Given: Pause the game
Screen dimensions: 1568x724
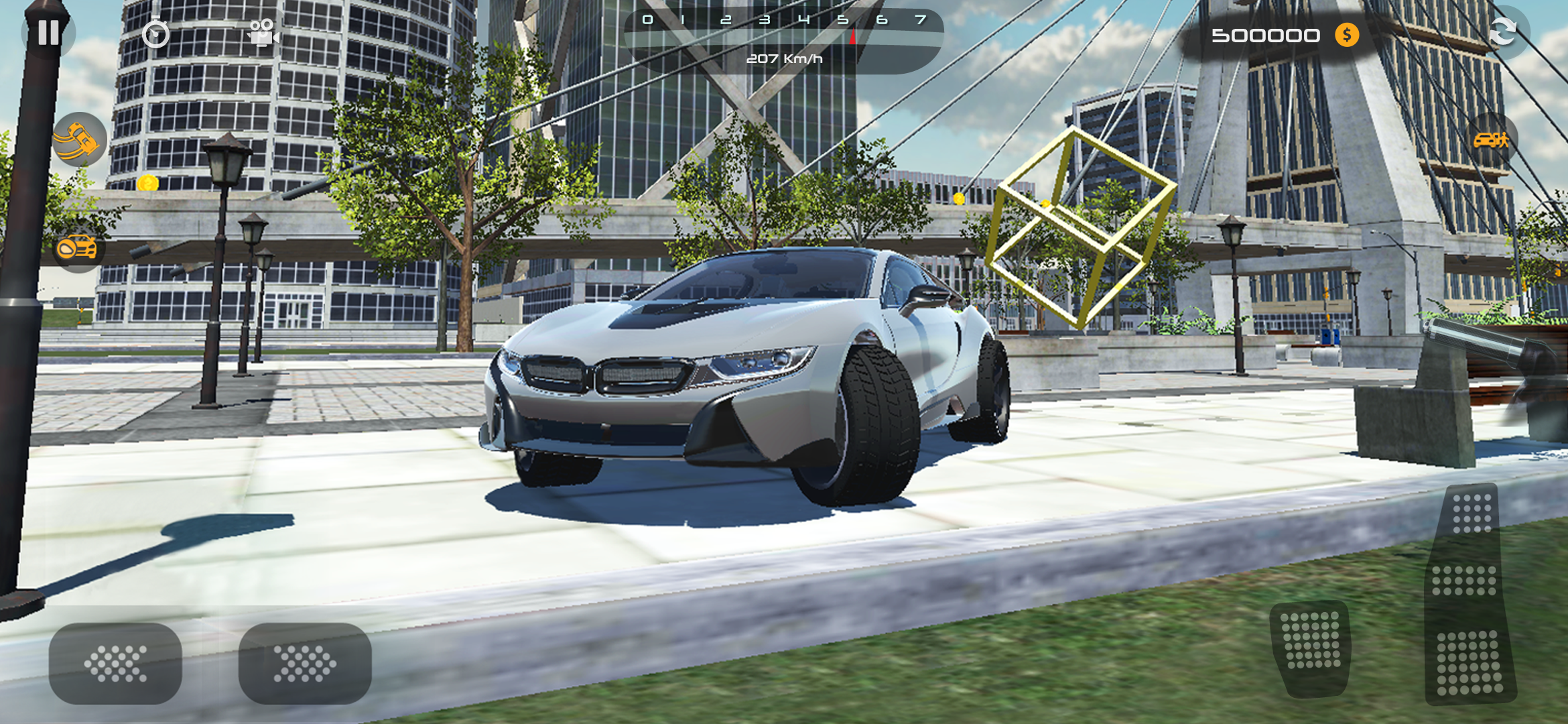Looking at the screenshot, I should 47,34.
